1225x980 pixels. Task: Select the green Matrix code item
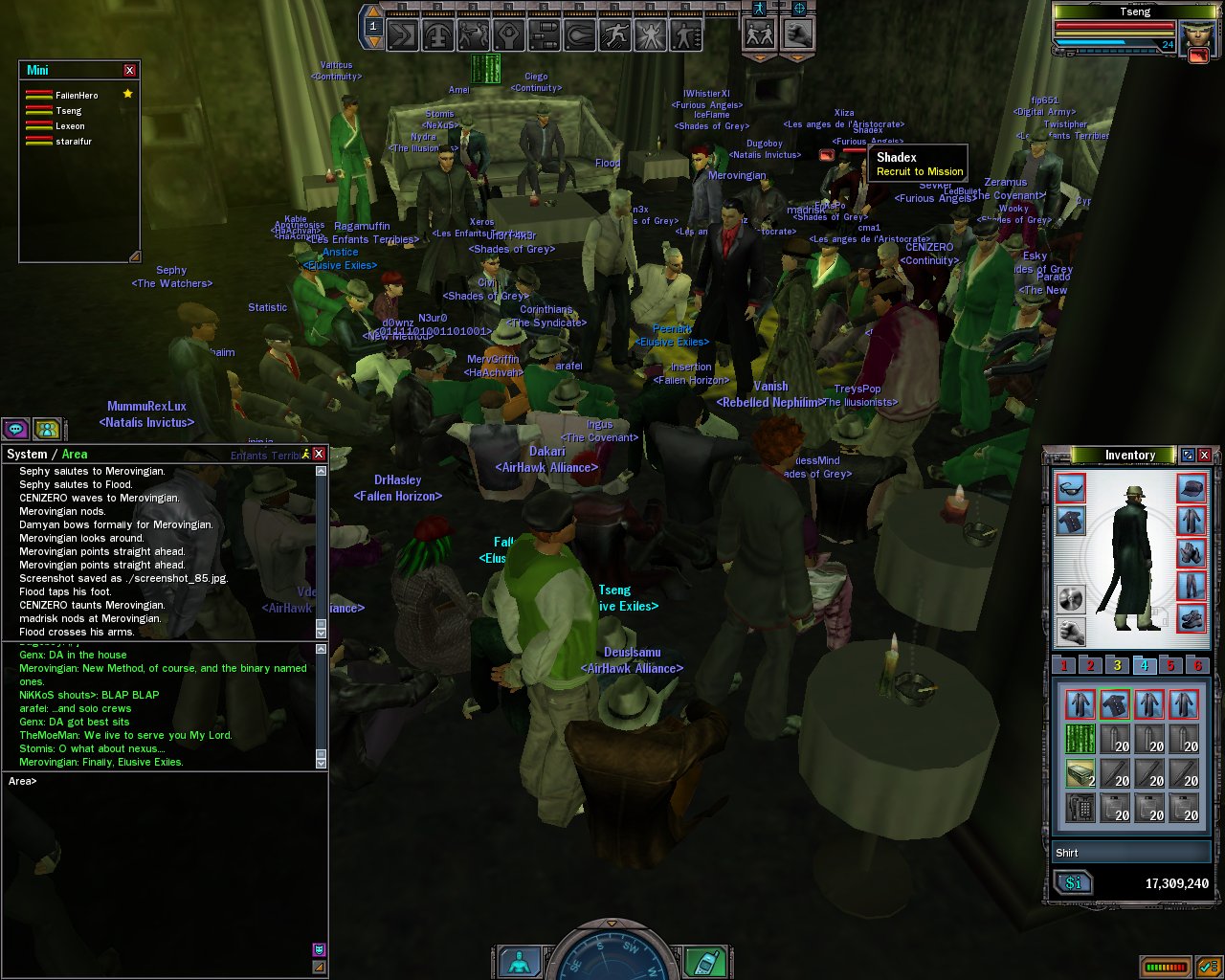tap(1080, 739)
